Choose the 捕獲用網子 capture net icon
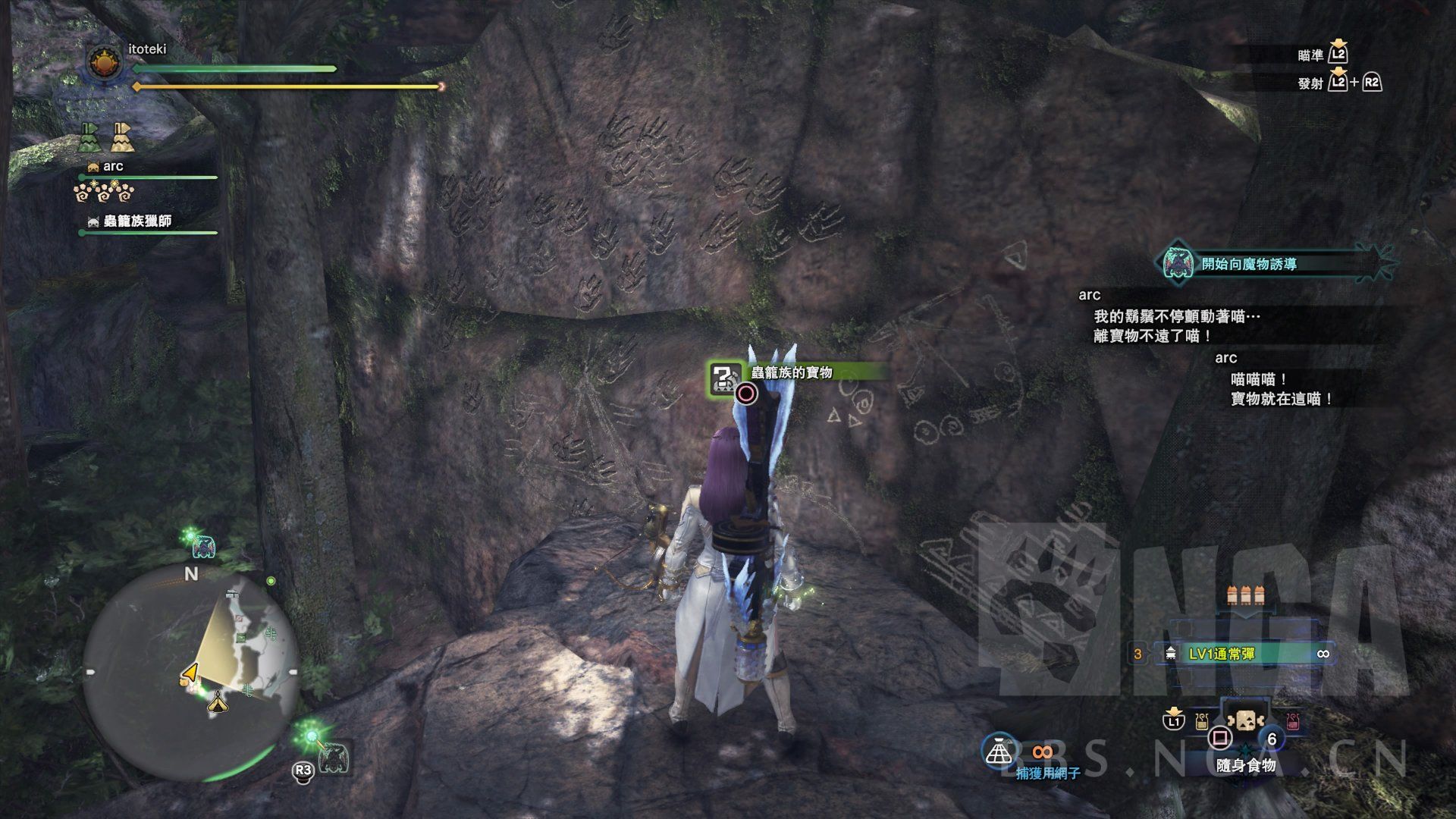The width and height of the screenshot is (1456, 819). [x=1000, y=749]
